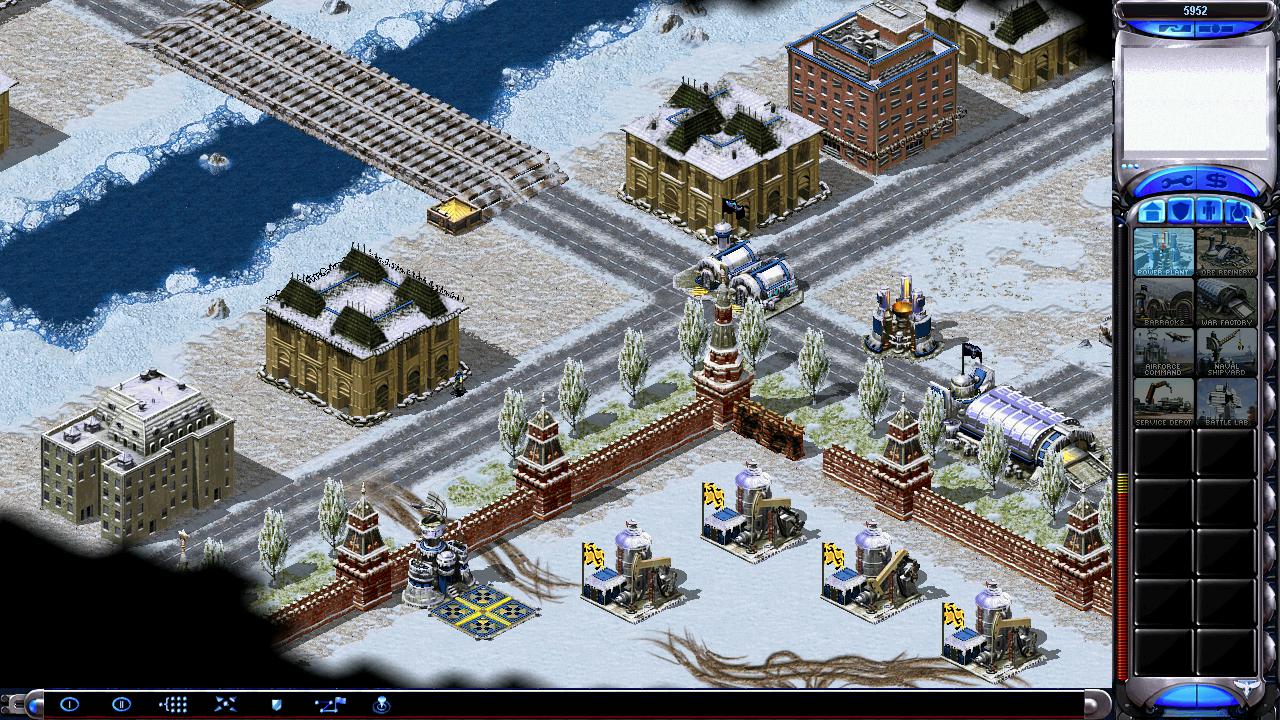Viewport: 1280px width, 720px height.
Task: Choose the War Factory build option
Action: 1226,302
